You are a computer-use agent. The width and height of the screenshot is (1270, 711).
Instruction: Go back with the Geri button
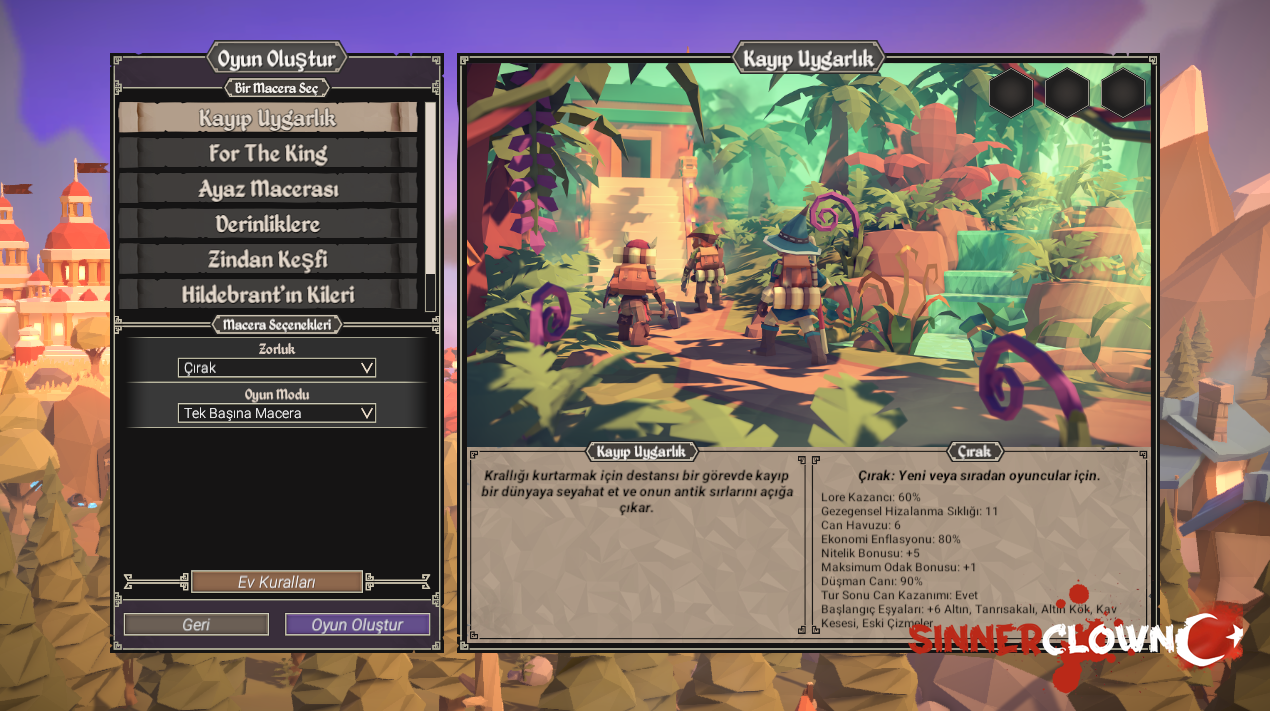point(196,625)
